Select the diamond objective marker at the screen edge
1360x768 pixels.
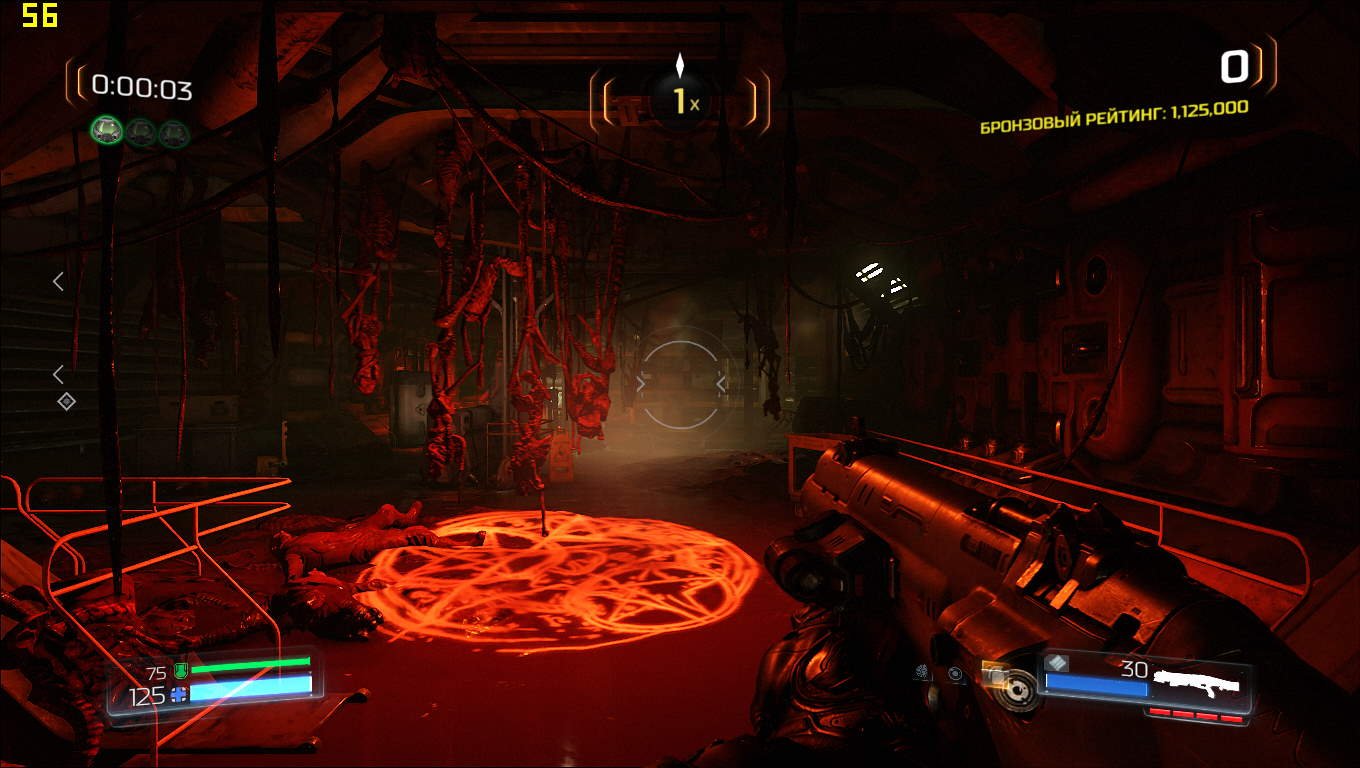[x=66, y=401]
